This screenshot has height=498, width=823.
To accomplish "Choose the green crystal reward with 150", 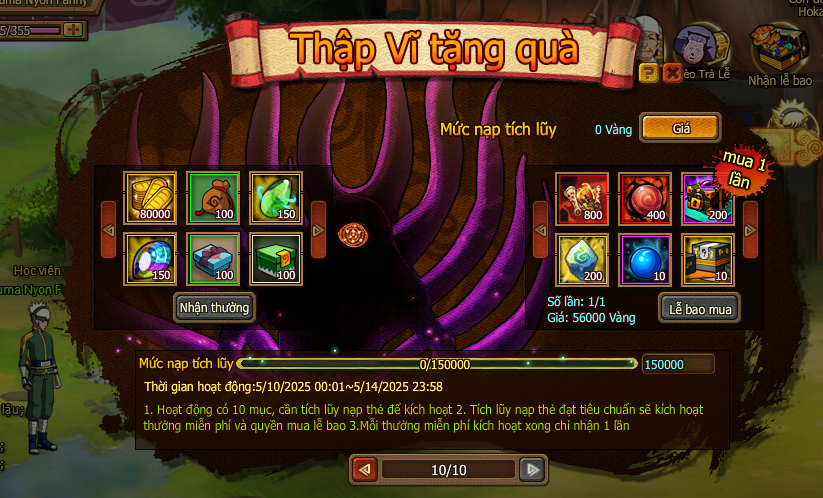I will point(275,198).
